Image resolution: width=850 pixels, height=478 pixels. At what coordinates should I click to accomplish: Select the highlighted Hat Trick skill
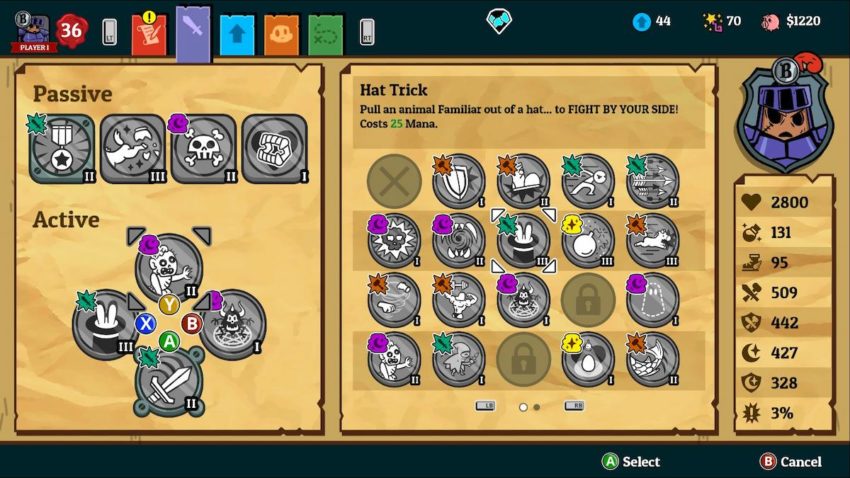pos(523,240)
